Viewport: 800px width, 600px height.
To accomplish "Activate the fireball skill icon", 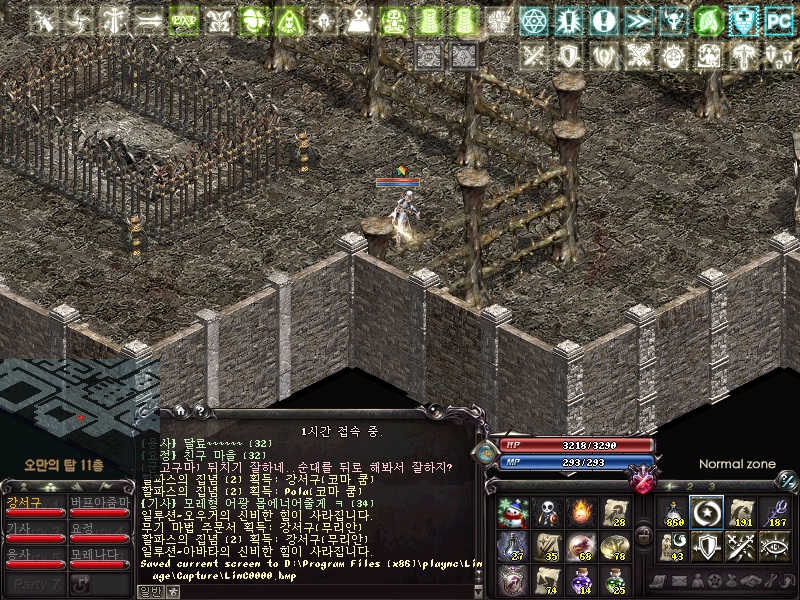I will (582, 512).
